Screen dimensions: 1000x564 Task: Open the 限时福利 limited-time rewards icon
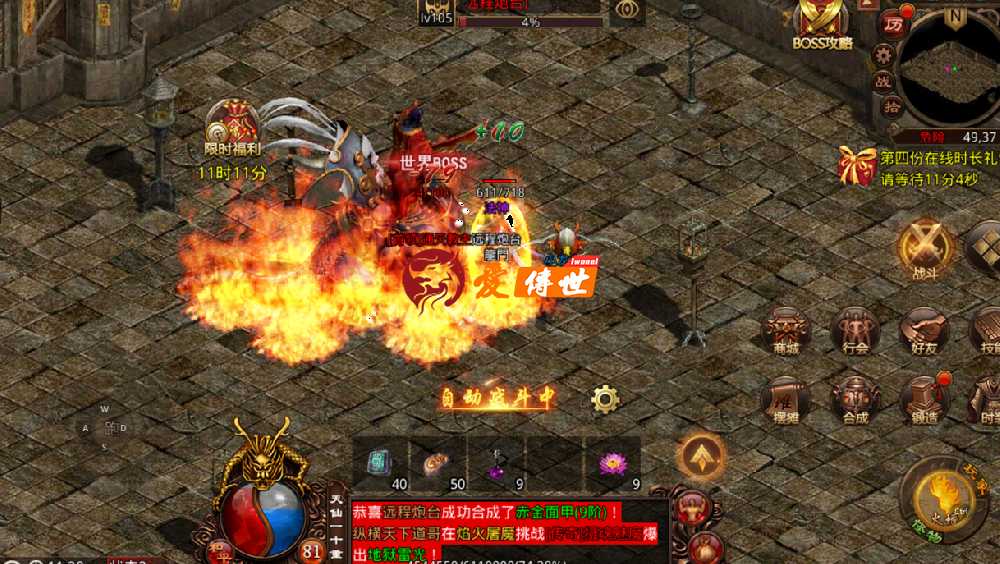230,126
